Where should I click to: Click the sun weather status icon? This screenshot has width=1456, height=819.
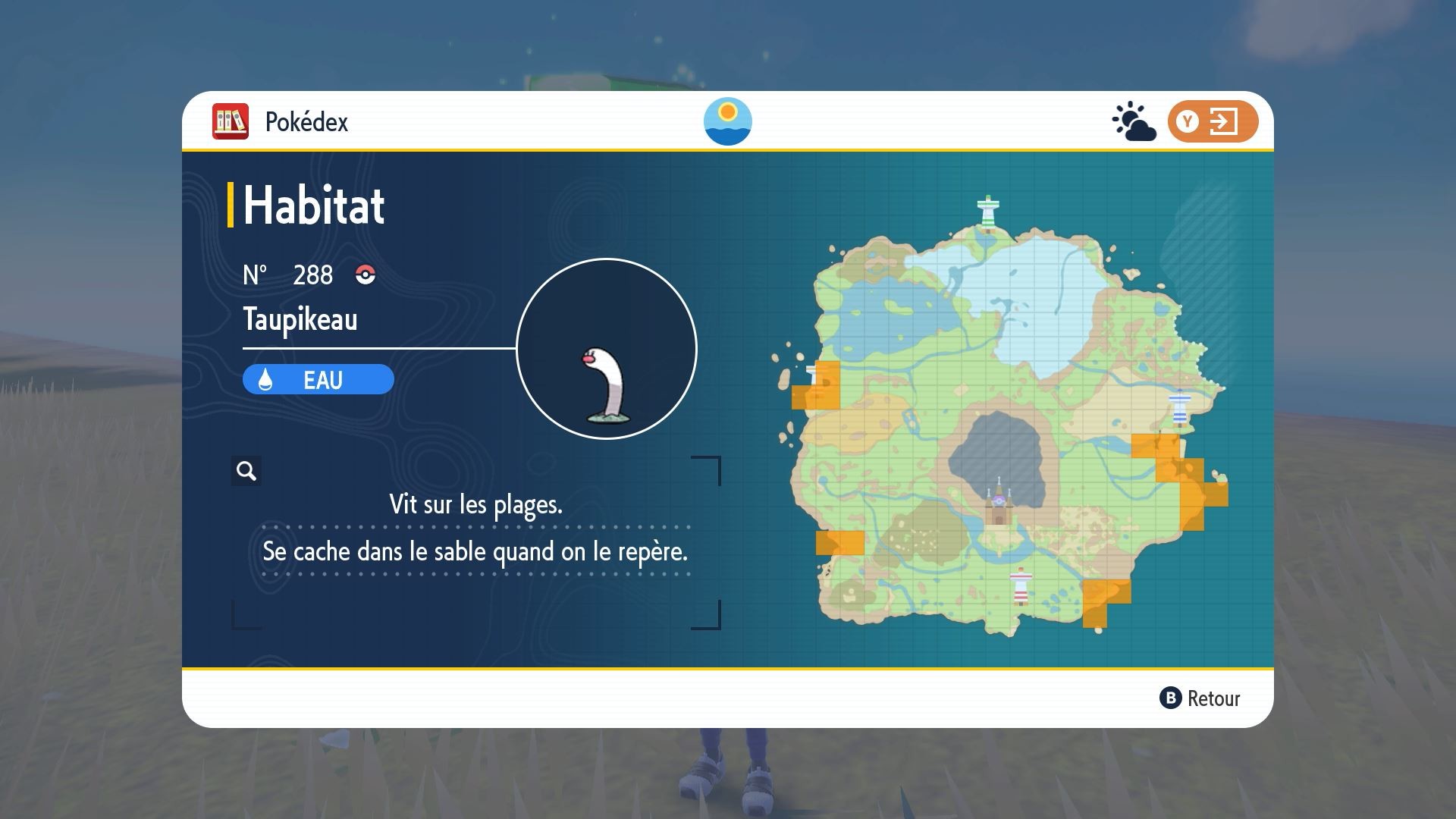click(727, 121)
